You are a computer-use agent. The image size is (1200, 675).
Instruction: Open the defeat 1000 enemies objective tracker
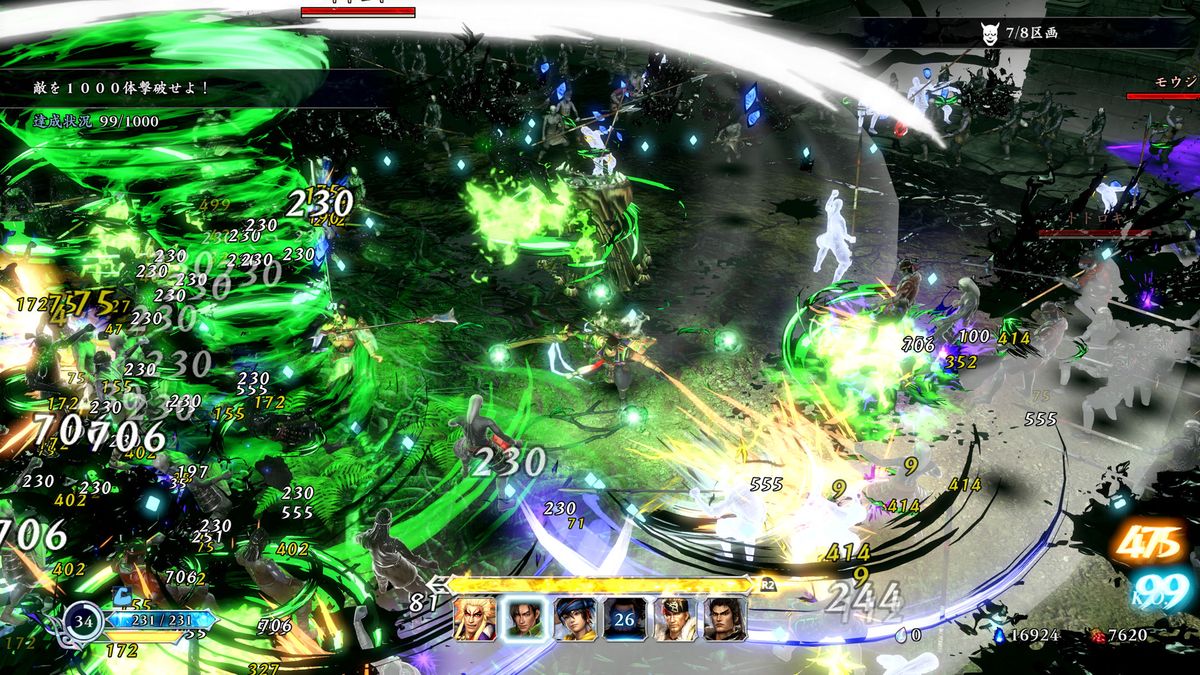tap(120, 88)
